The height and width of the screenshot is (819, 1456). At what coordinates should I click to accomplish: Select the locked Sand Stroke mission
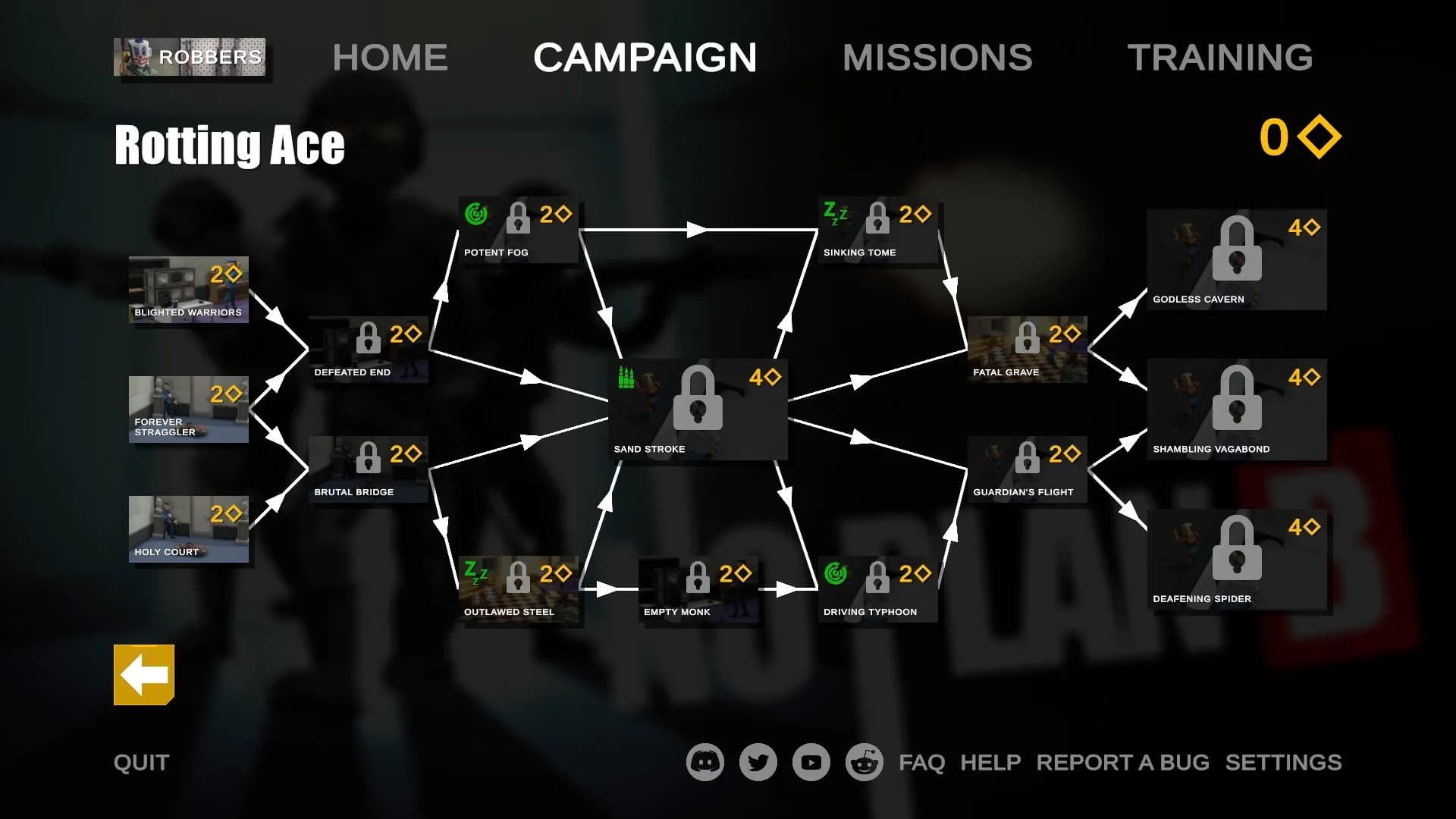698,409
